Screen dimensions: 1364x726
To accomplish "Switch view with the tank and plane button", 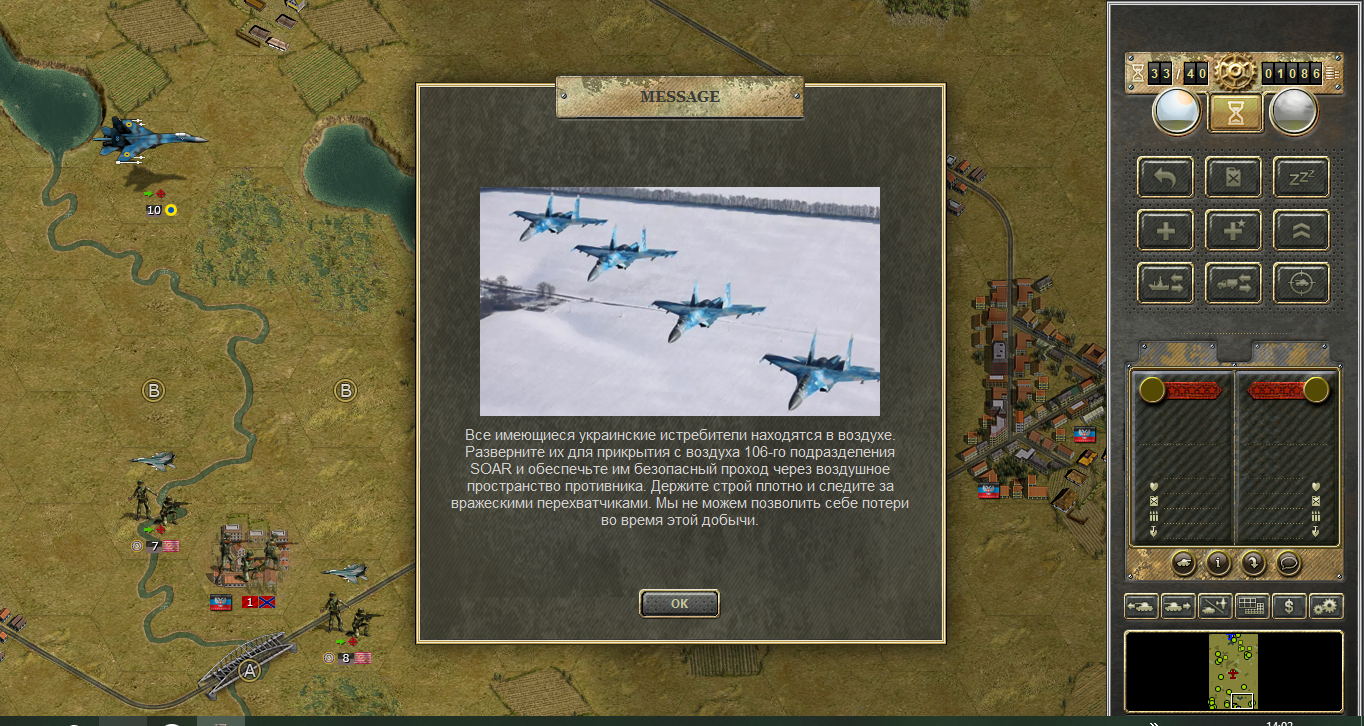I will pos(1215,606).
